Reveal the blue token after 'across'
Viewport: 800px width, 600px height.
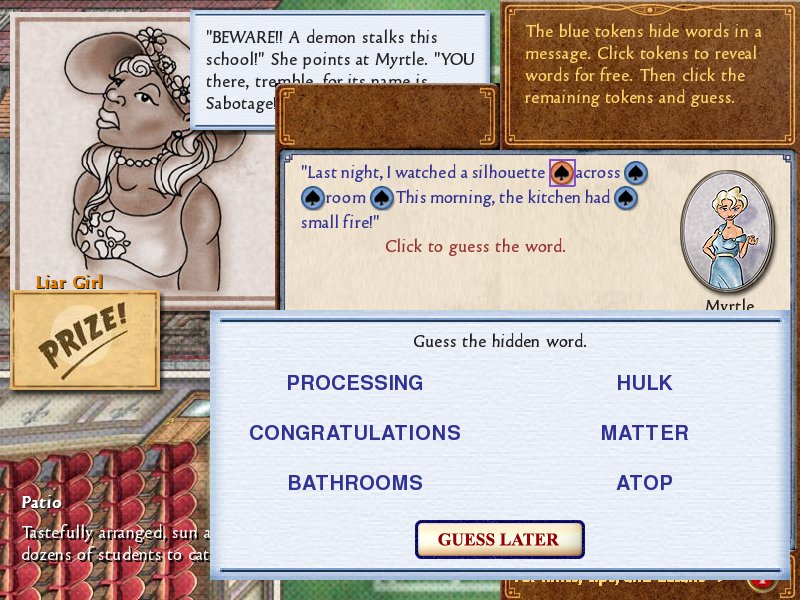point(636,173)
